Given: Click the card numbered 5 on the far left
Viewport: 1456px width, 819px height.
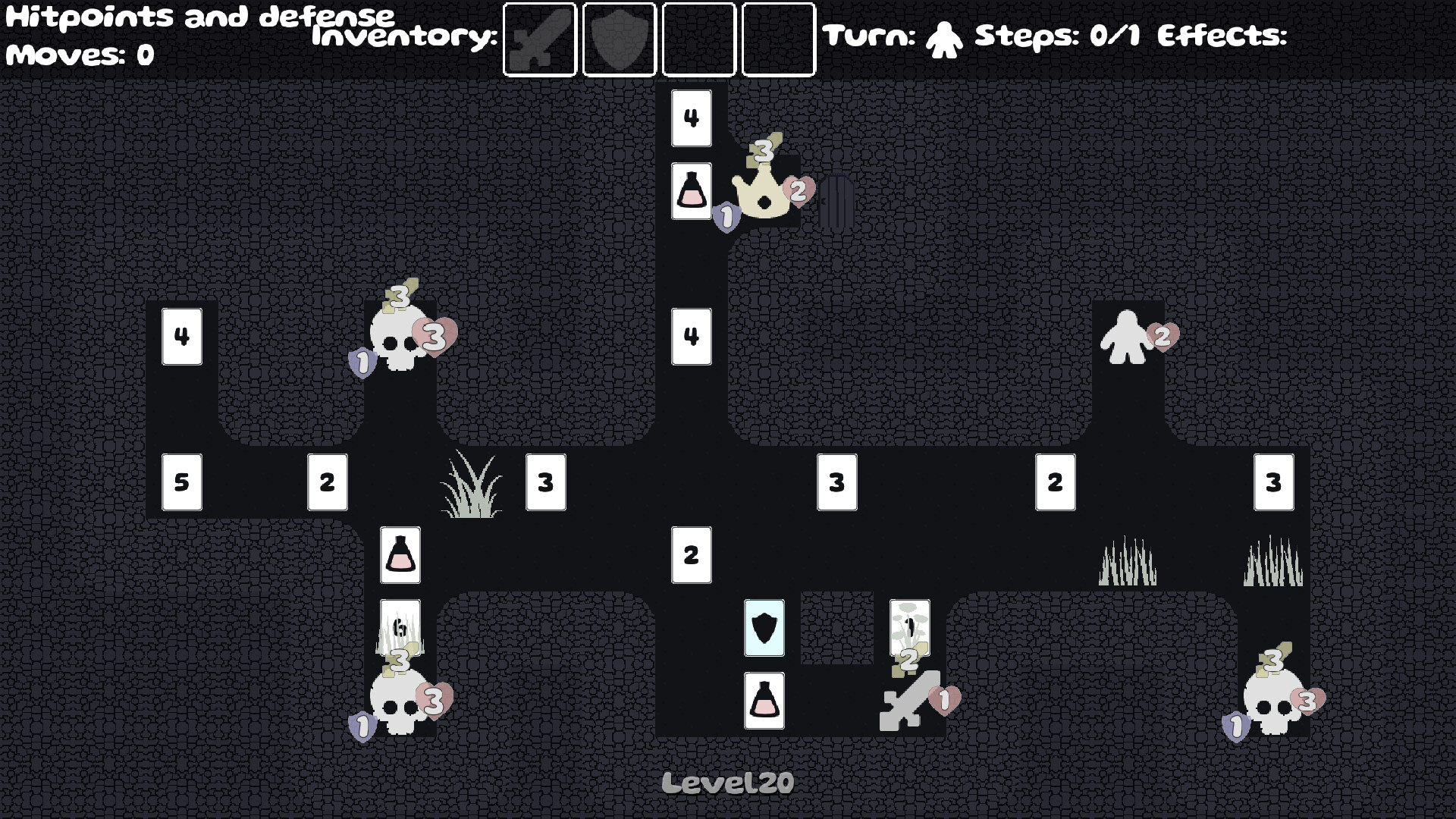Looking at the screenshot, I should coord(182,481).
